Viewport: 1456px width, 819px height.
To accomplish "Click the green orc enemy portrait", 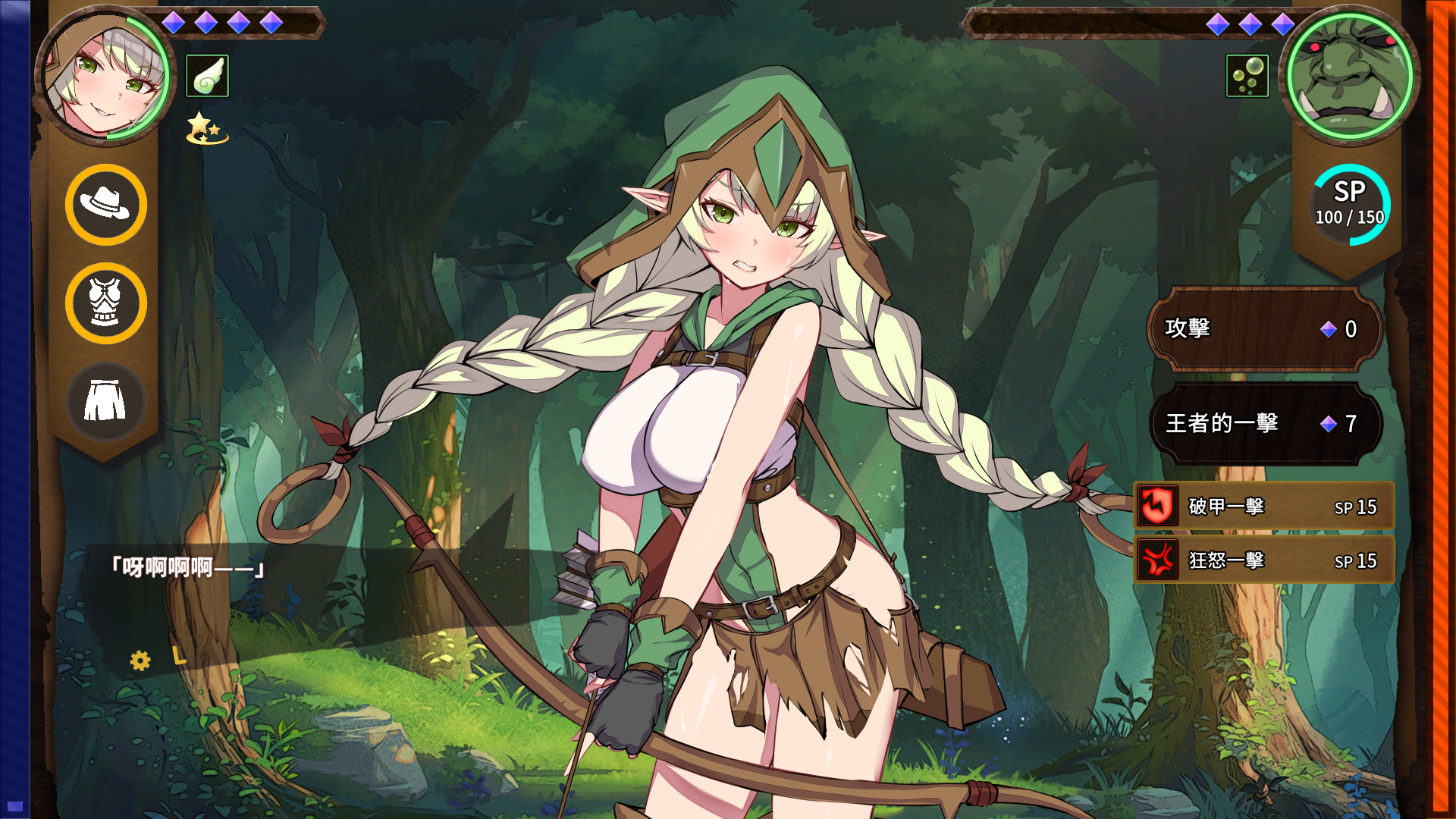I will coord(1350,76).
